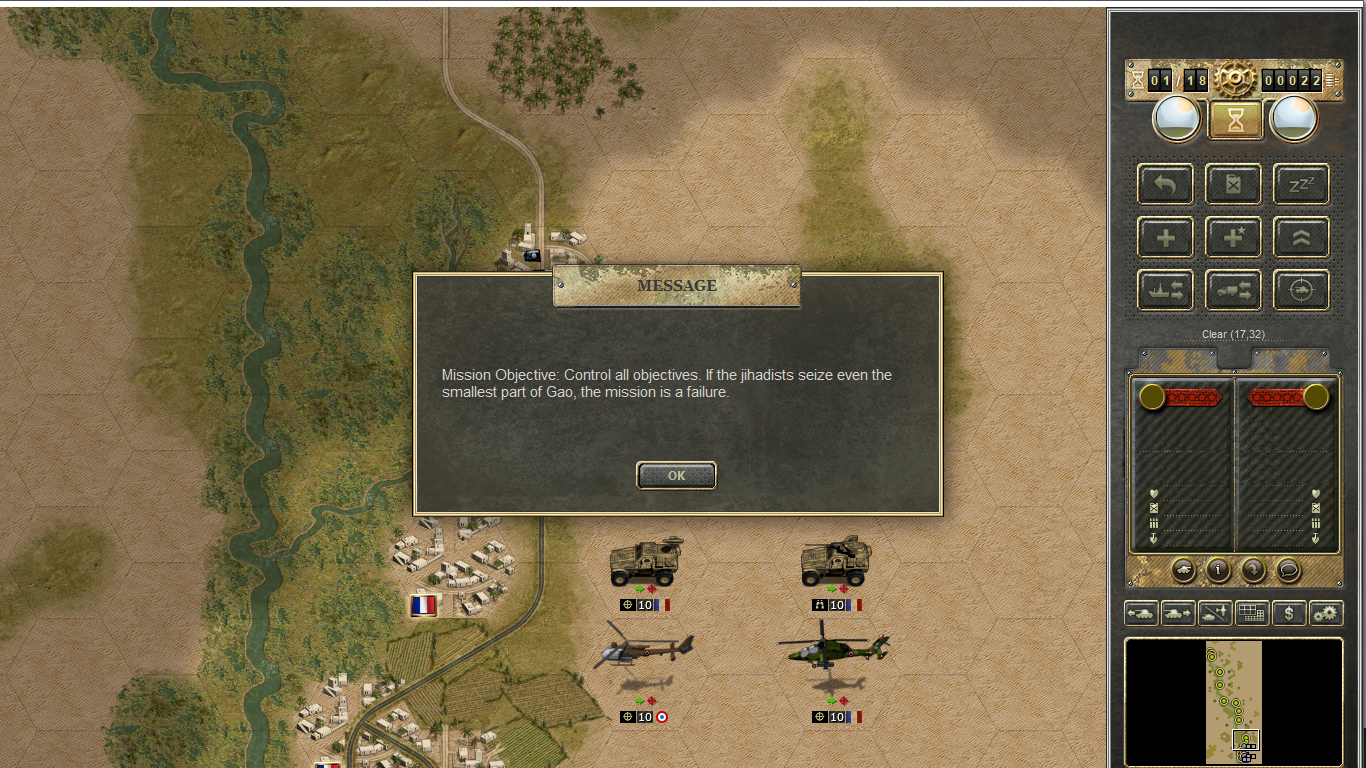Image resolution: width=1366 pixels, height=768 pixels.
Task: Select elite replacements (plus with star)
Action: click(x=1233, y=238)
